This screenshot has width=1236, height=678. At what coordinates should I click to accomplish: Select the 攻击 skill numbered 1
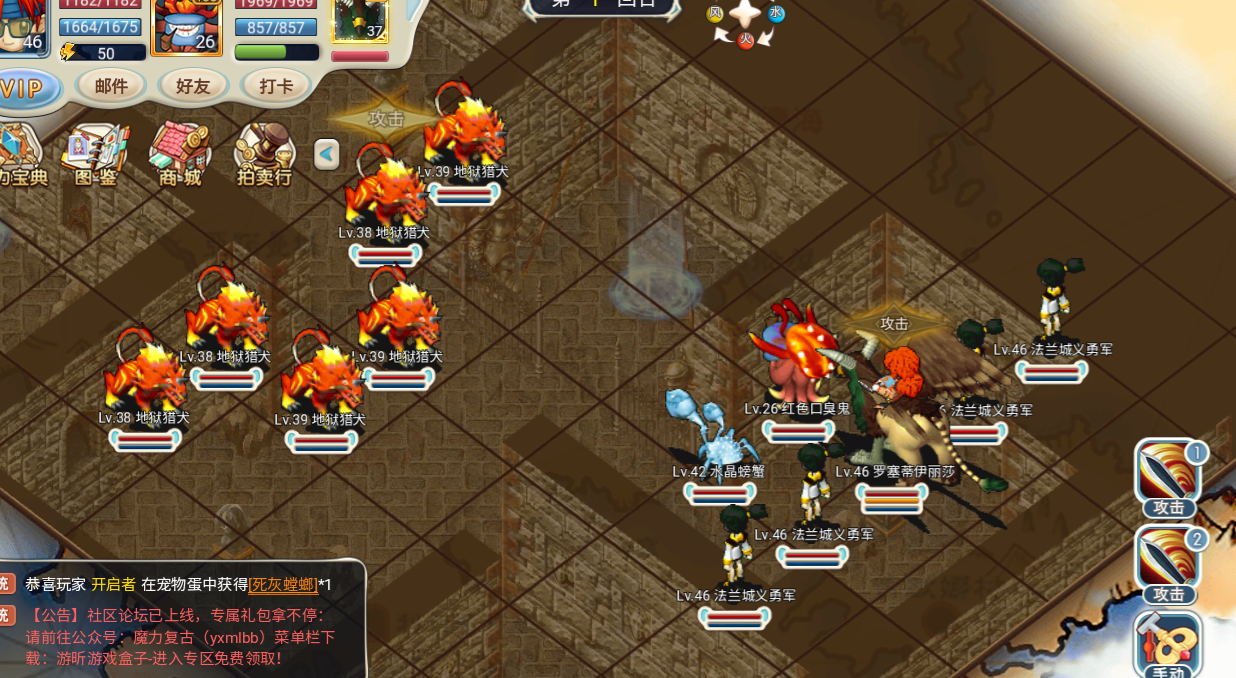1168,475
